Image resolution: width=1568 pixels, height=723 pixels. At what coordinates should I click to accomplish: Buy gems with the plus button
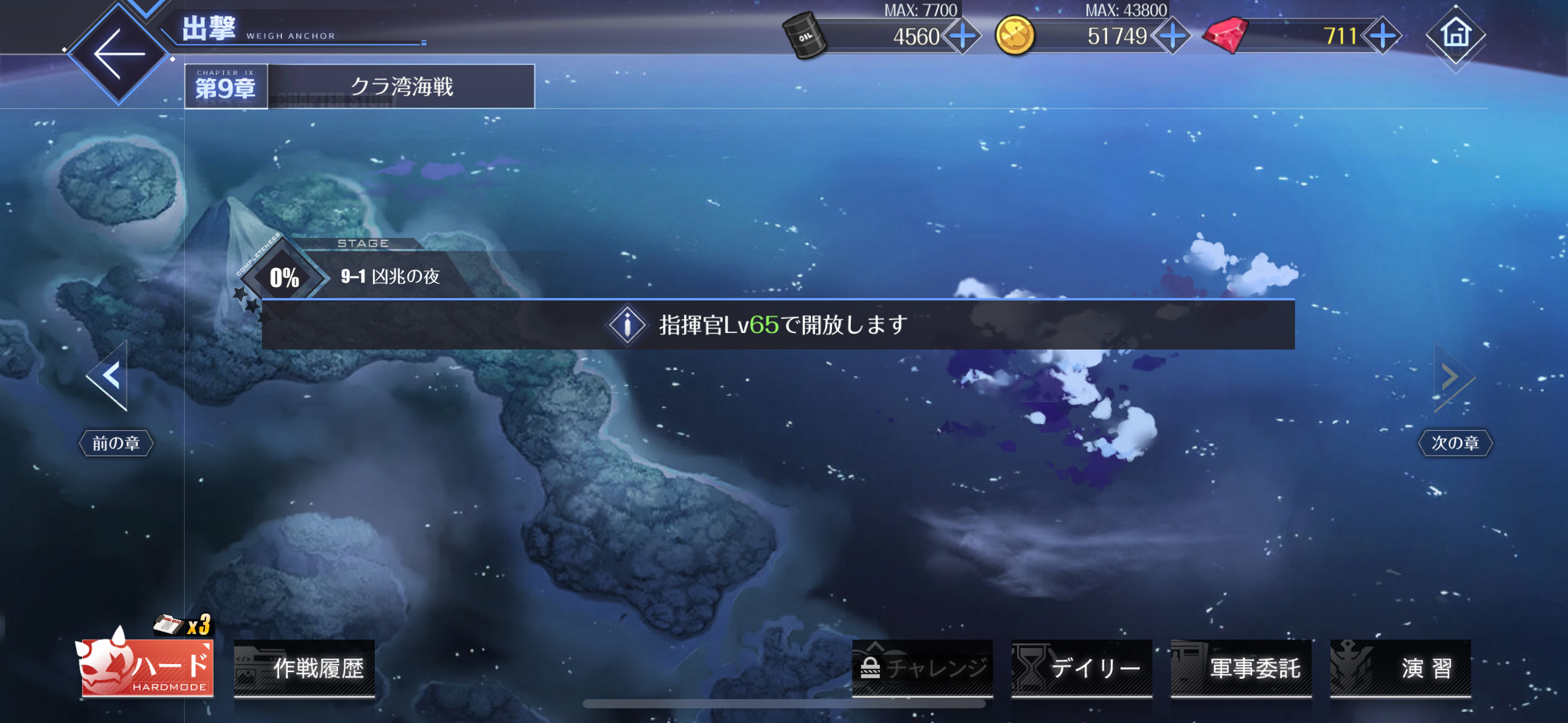point(1382,36)
